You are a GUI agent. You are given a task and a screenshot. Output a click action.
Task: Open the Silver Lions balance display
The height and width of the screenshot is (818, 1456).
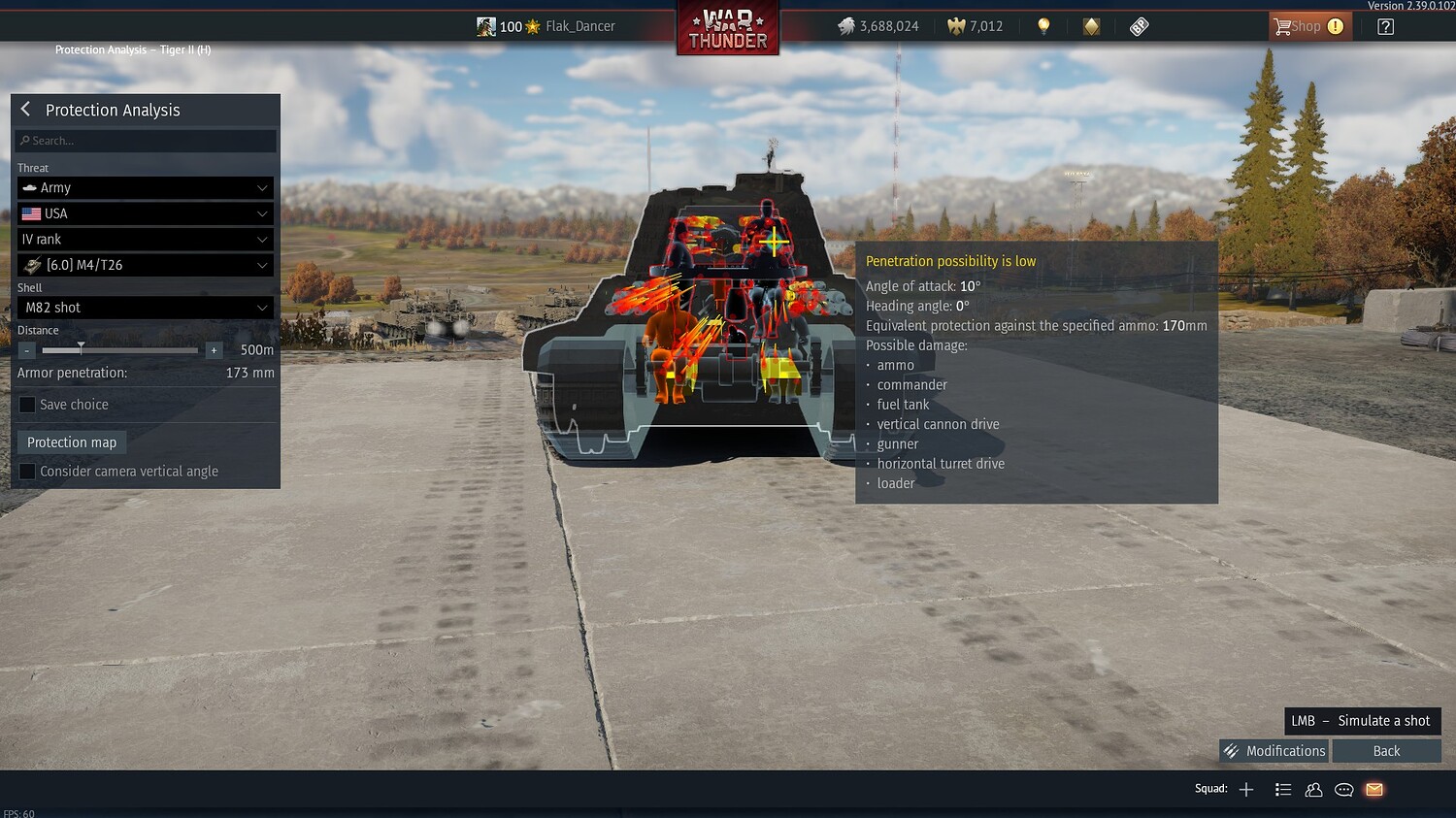pyautogui.click(x=878, y=26)
